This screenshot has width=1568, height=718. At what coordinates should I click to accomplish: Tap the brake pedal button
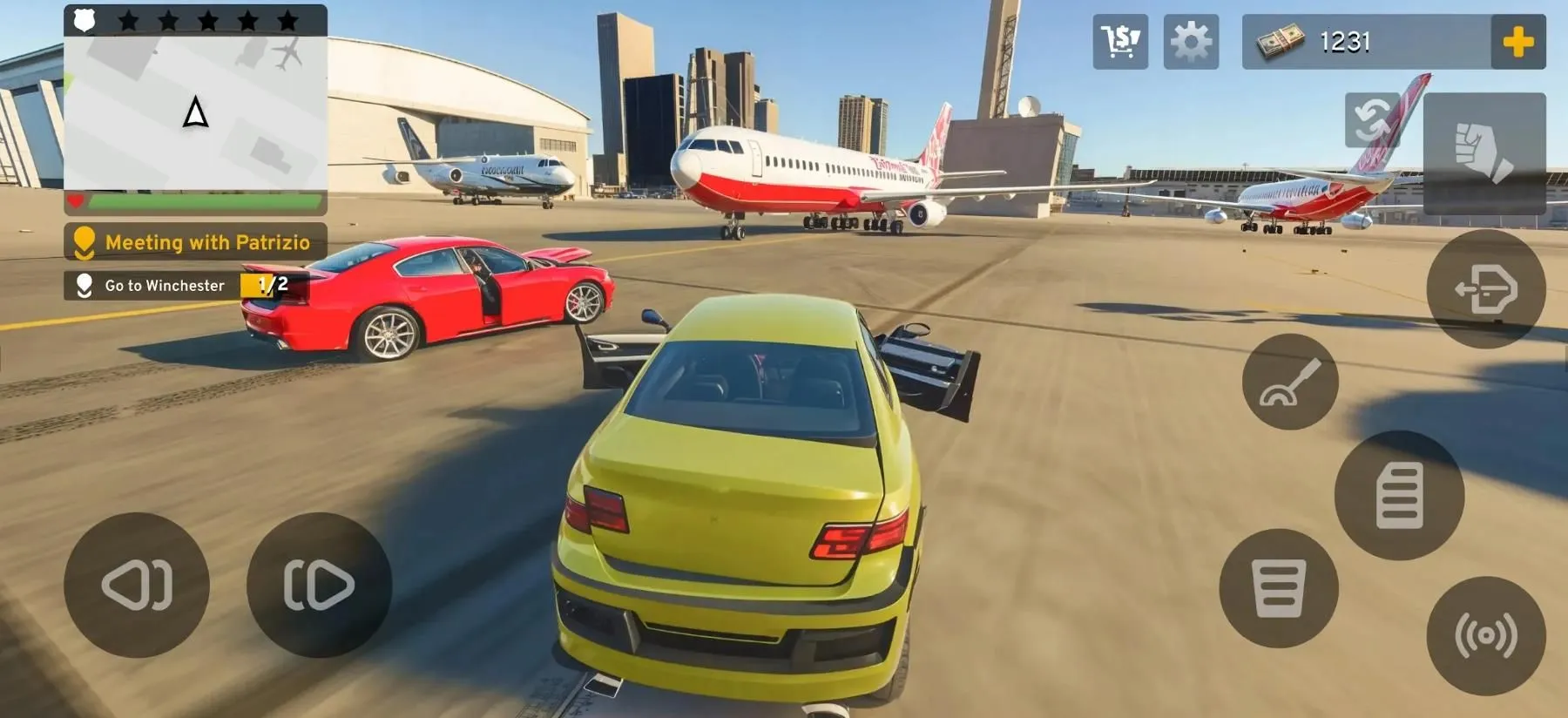1279,588
